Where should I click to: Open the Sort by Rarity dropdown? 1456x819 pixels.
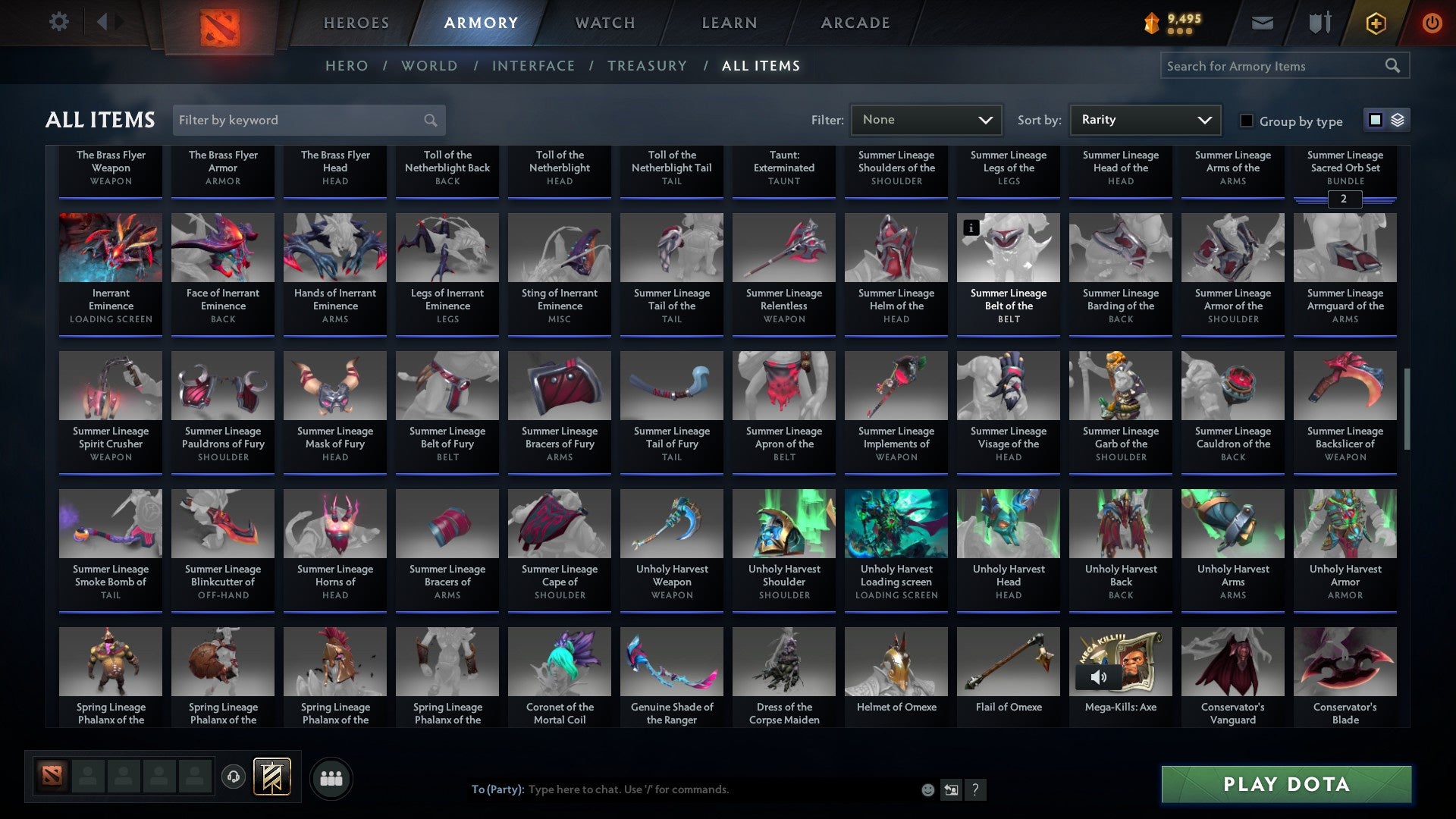1144,119
